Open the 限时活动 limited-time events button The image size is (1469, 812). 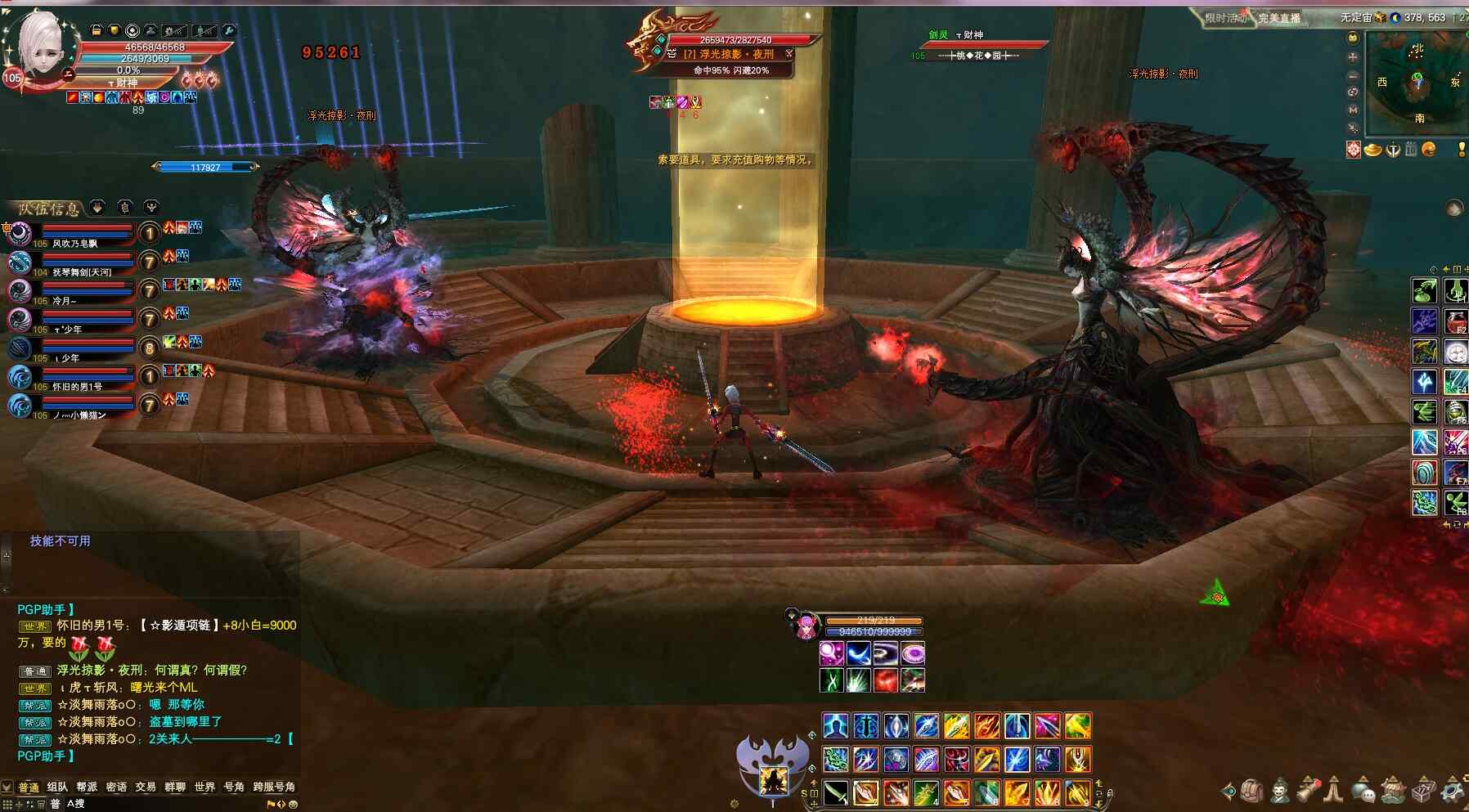(1225, 18)
